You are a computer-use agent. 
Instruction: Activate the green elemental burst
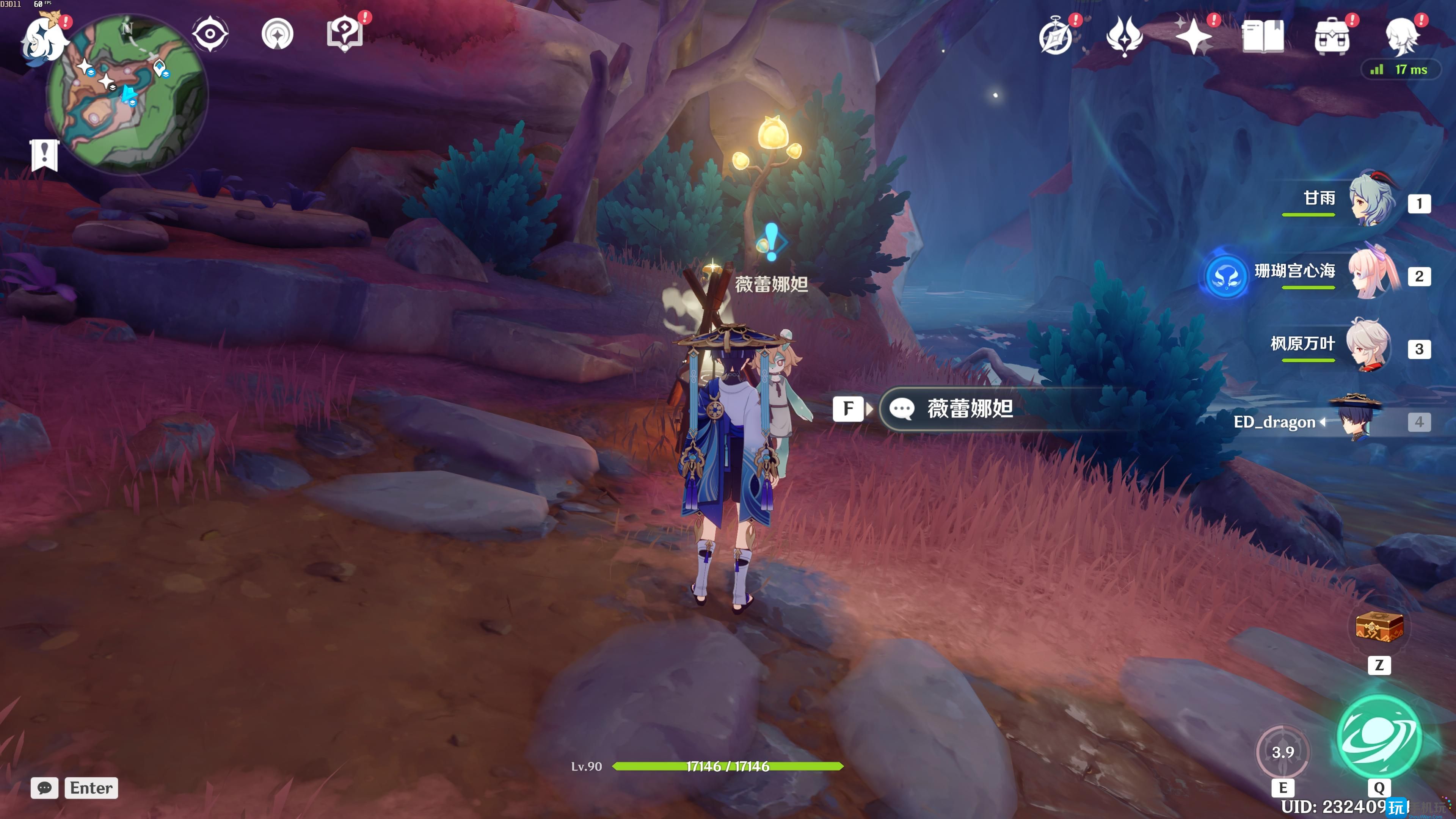[x=1379, y=736]
